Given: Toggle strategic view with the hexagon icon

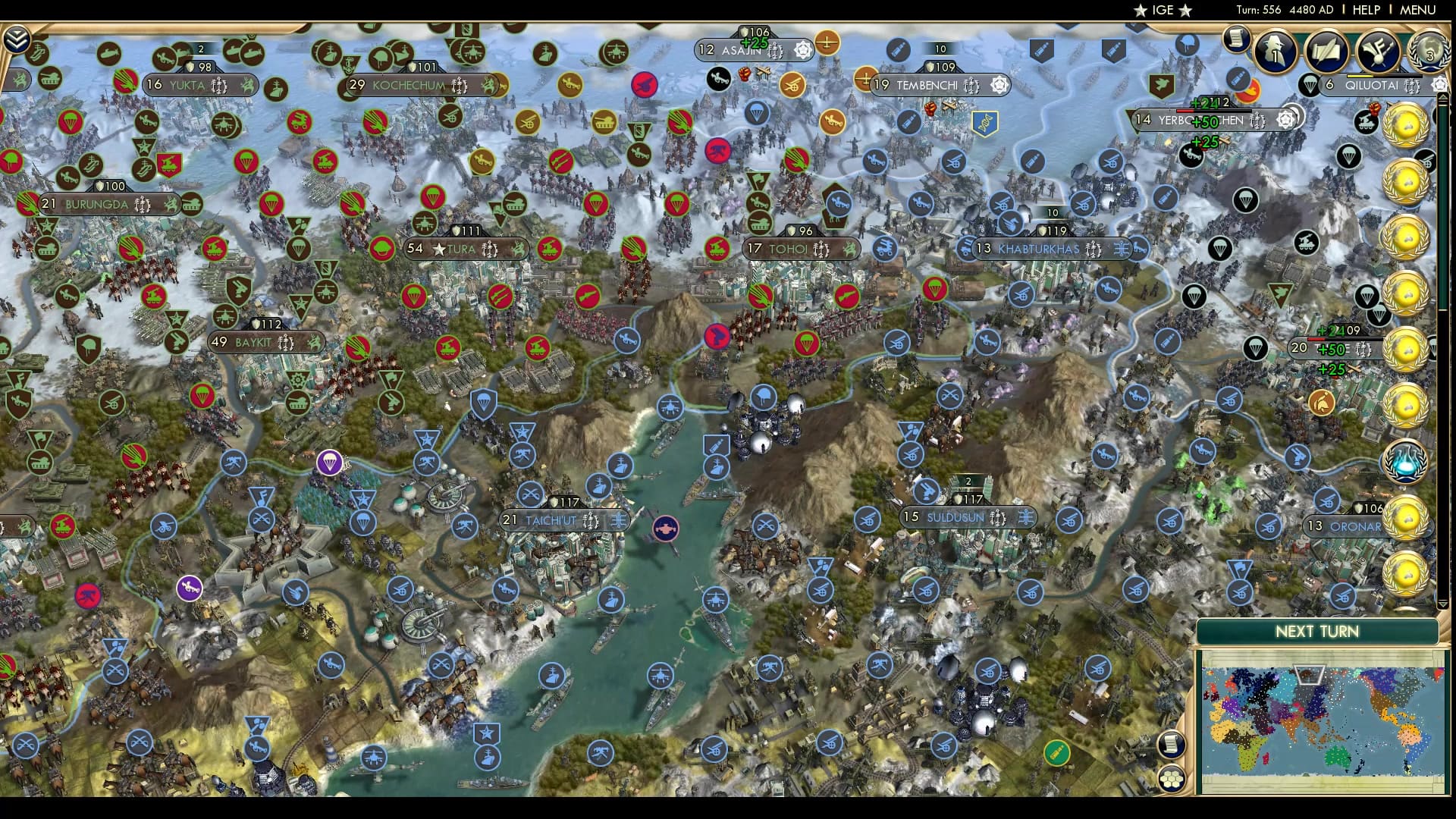Looking at the screenshot, I should [x=1172, y=780].
